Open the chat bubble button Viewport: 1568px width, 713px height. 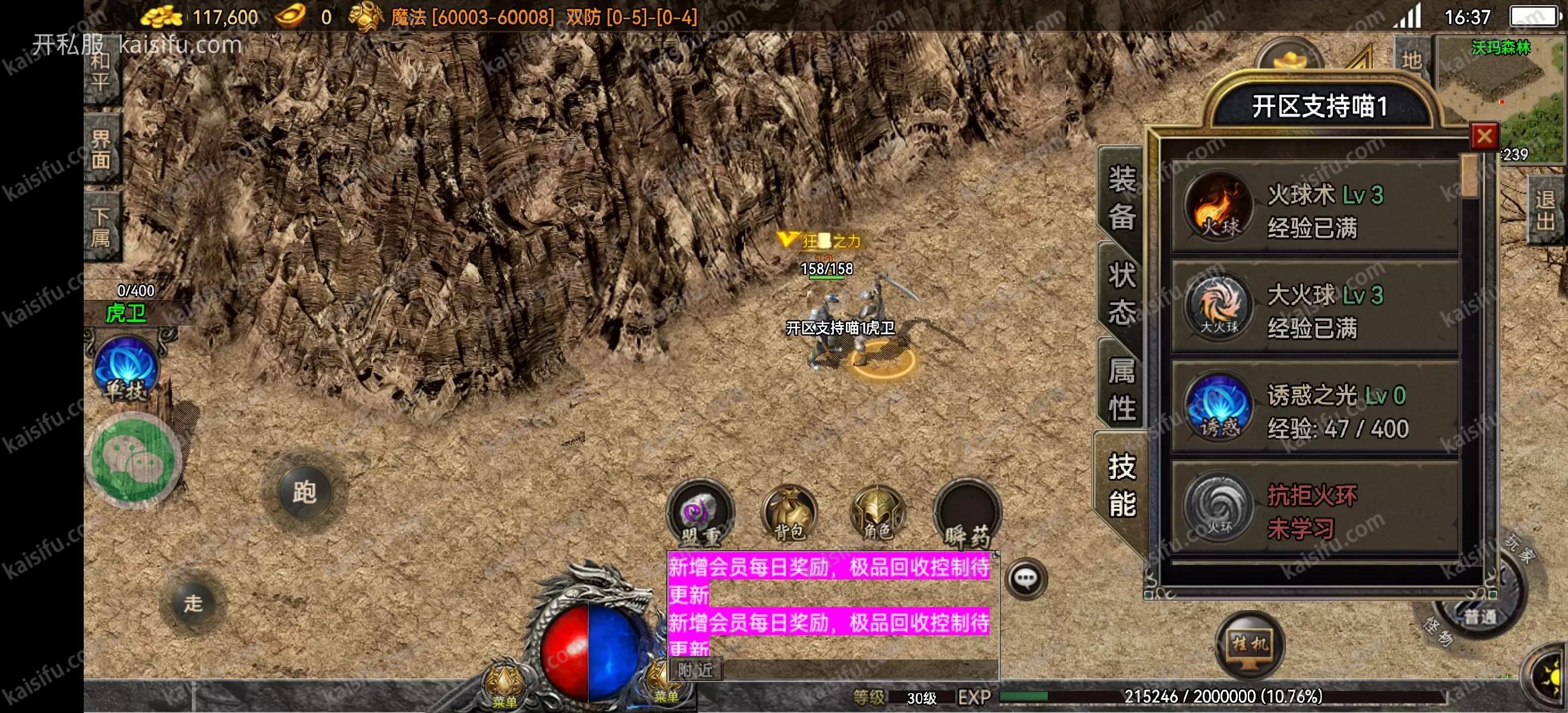click(x=1026, y=579)
